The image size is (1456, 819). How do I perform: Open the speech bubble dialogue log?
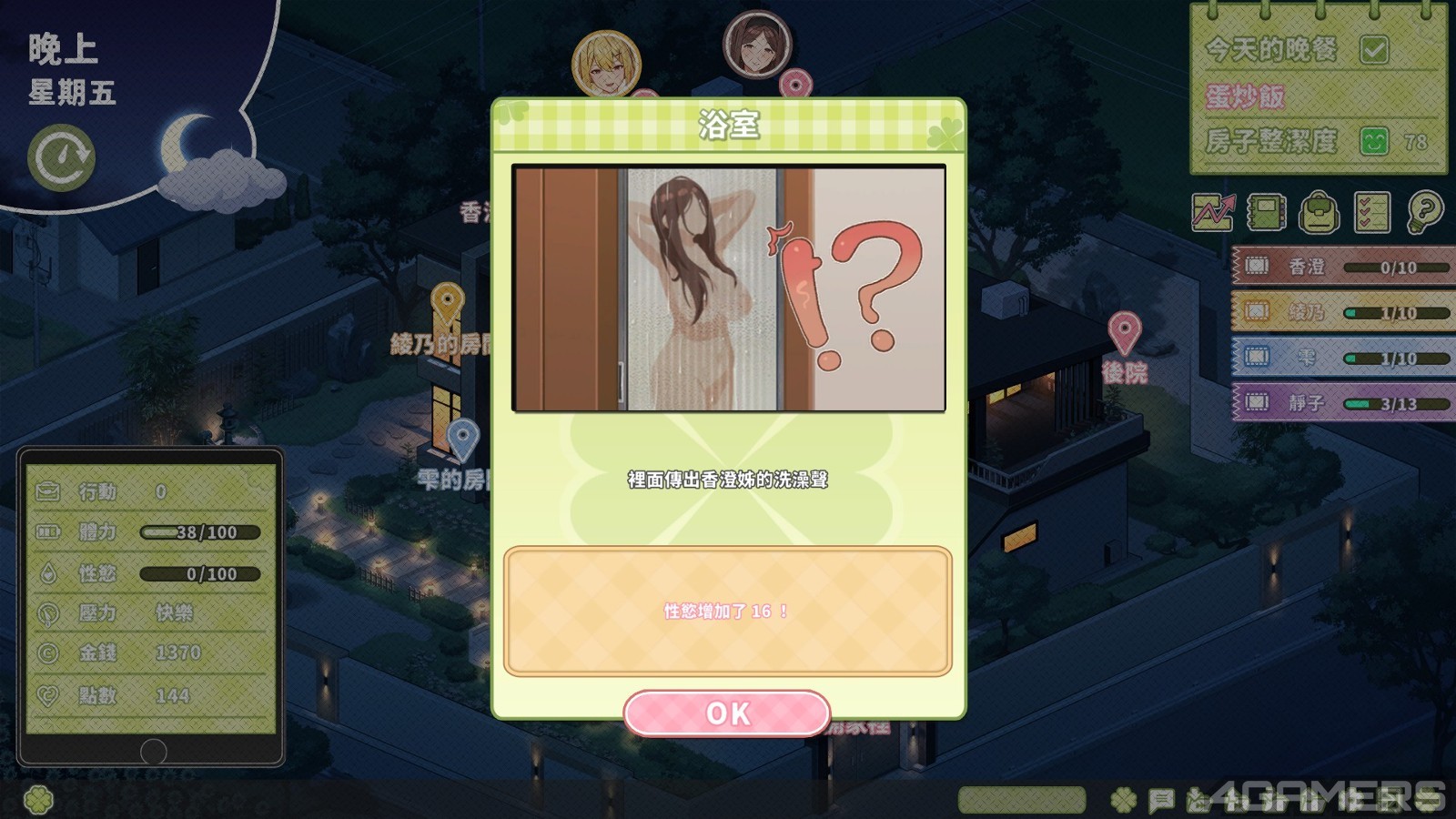tap(1160, 800)
